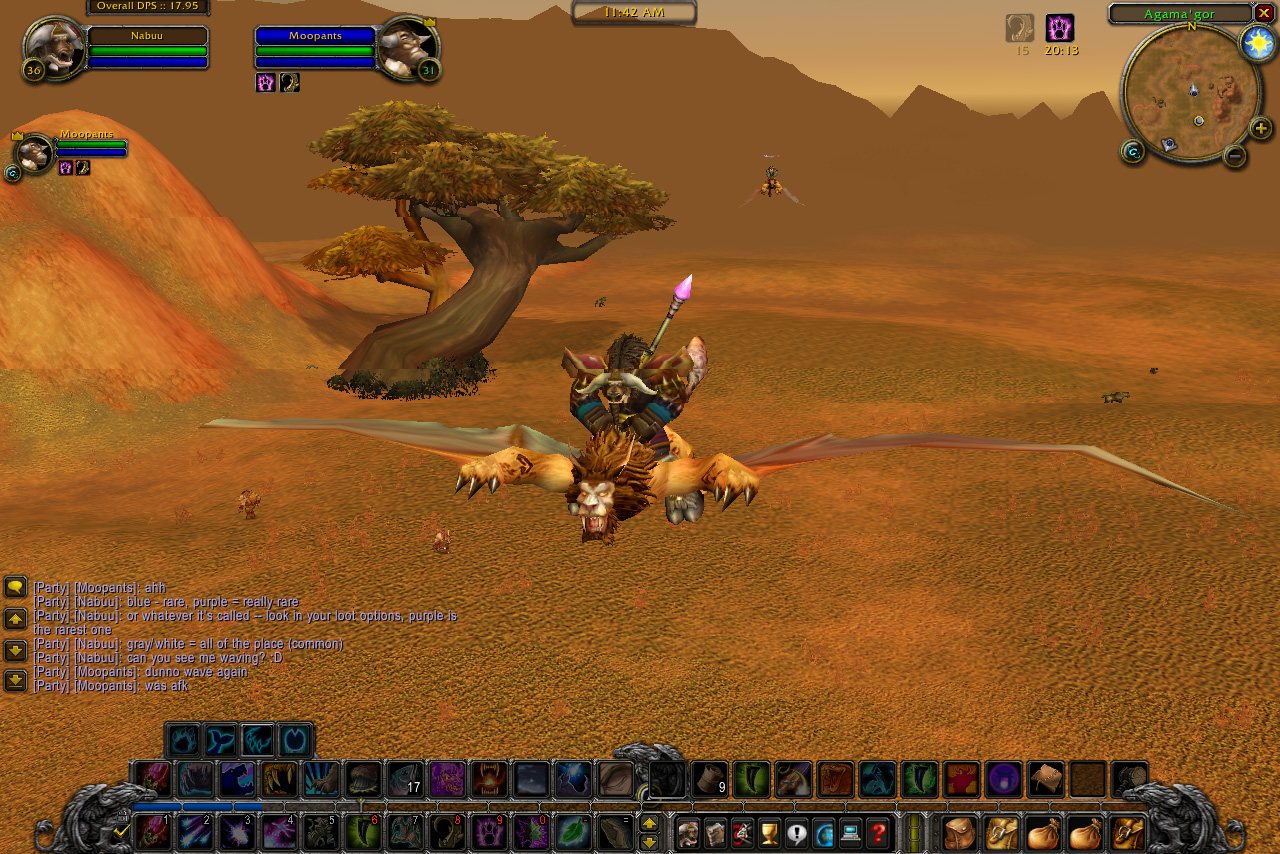Screen dimensions: 1280x854
Task: Close the minimap with the red X
Action: point(1264,13)
